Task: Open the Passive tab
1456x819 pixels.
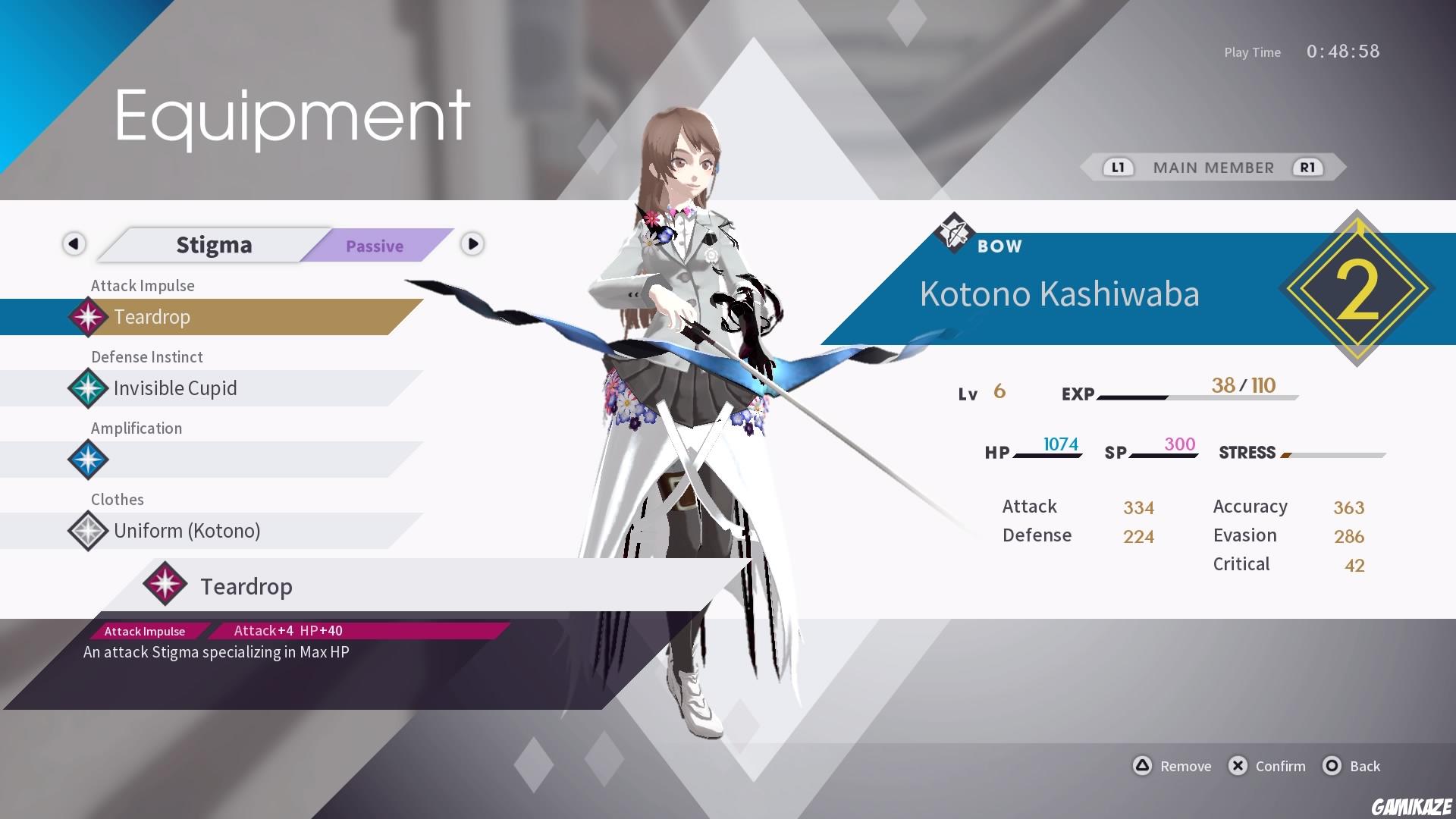Action: [375, 246]
